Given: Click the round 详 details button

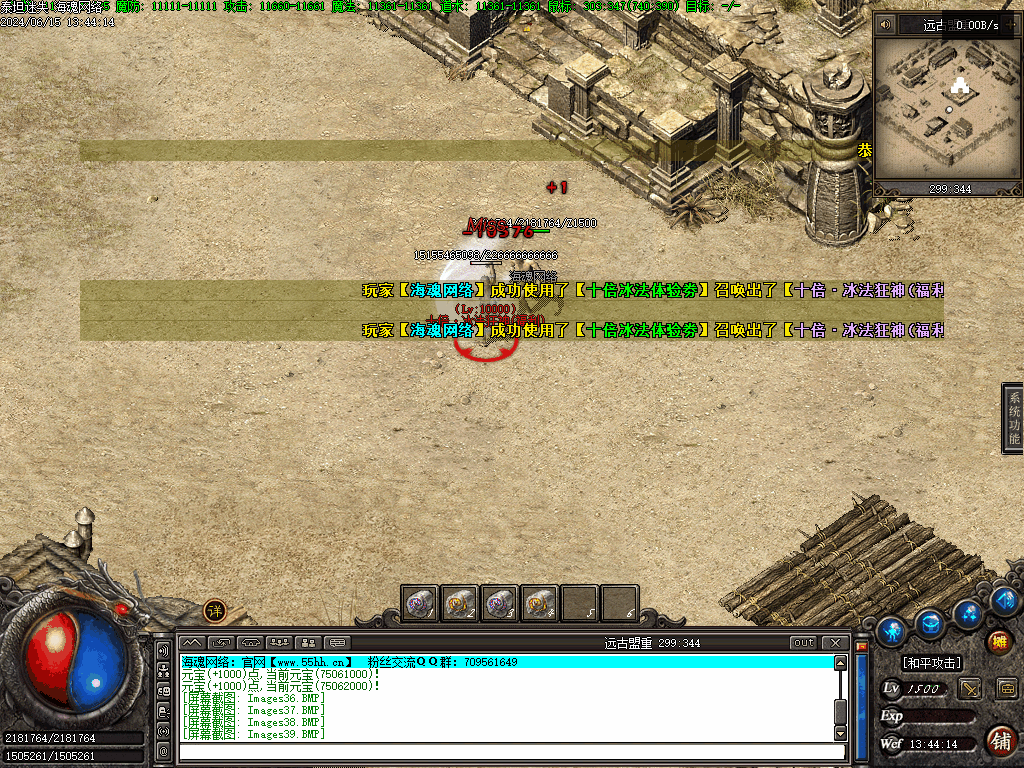Looking at the screenshot, I should [215, 610].
